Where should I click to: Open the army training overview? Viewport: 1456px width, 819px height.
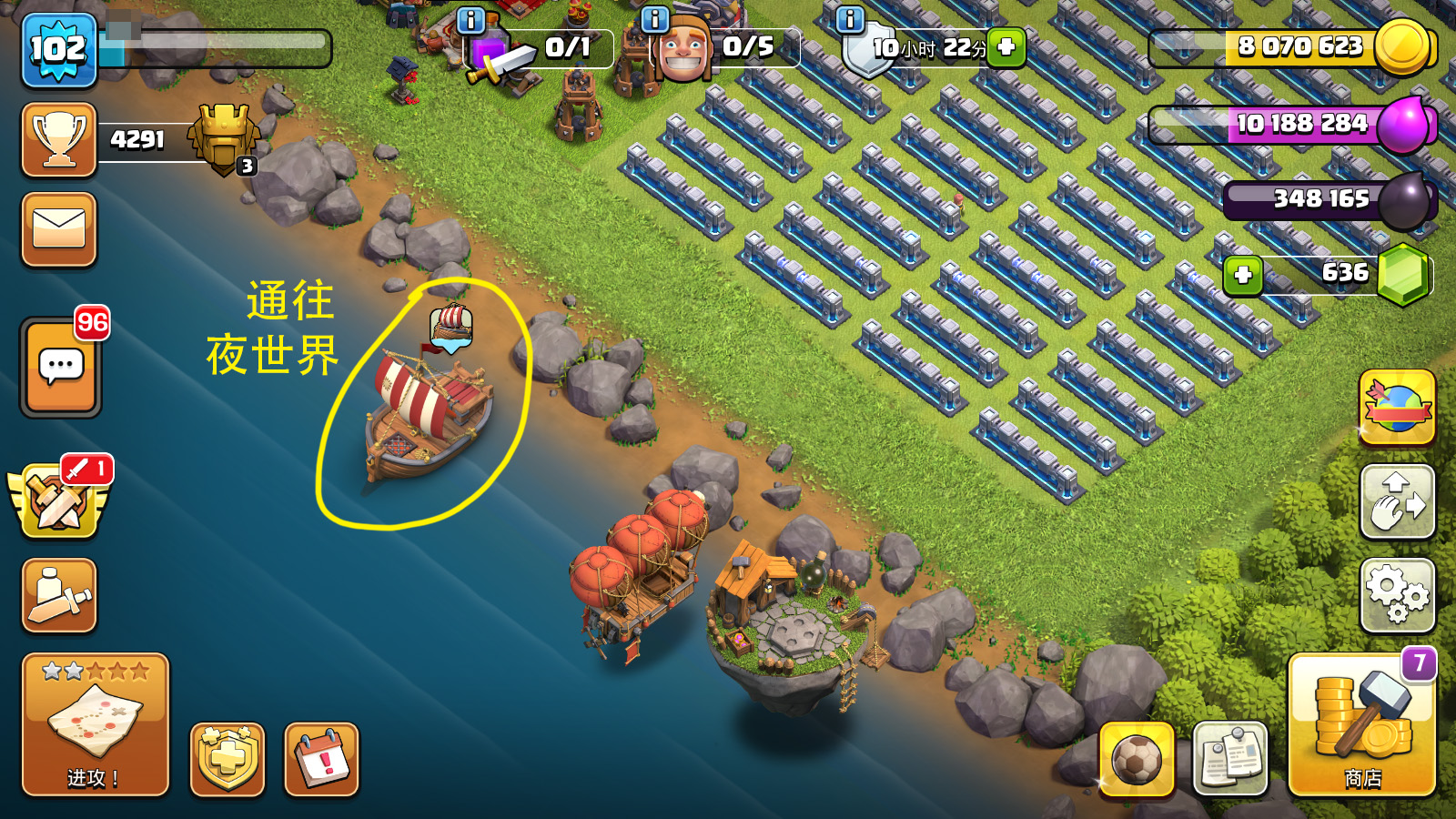click(59, 596)
